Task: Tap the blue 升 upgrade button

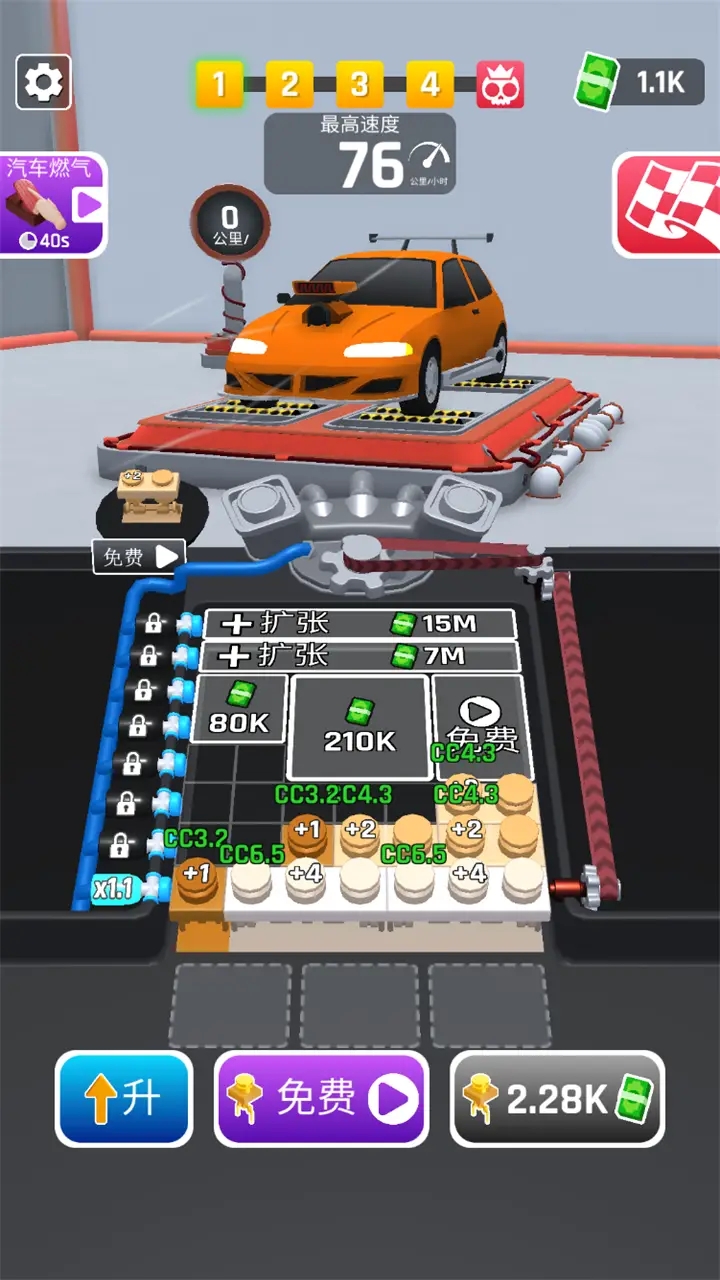Action: point(125,1098)
